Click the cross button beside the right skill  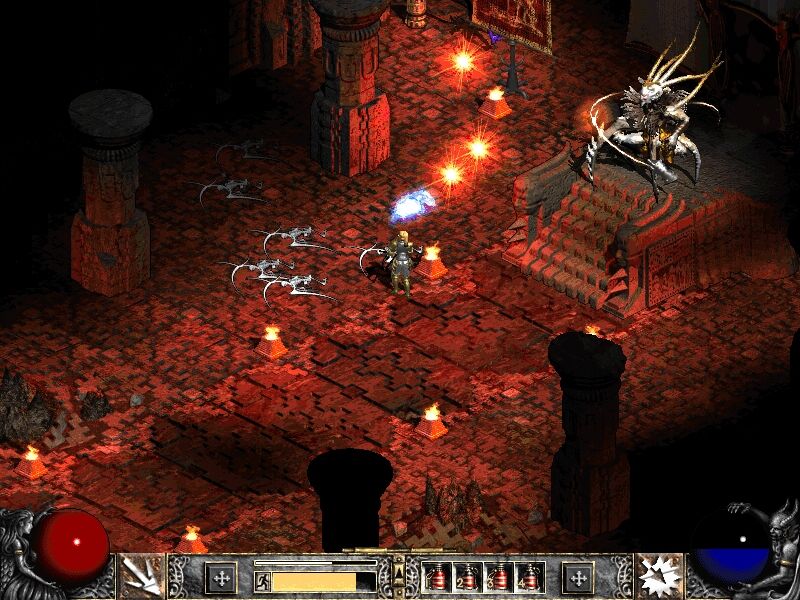(x=578, y=577)
